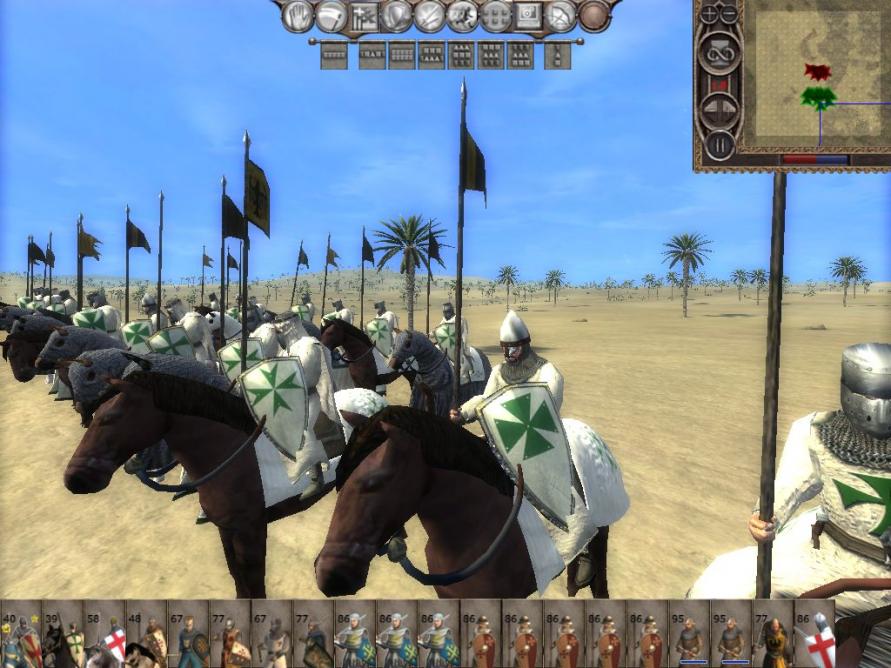This screenshot has height=668, width=891.
Task: Select the general's unit card numbered 40
Action: [x=20, y=634]
